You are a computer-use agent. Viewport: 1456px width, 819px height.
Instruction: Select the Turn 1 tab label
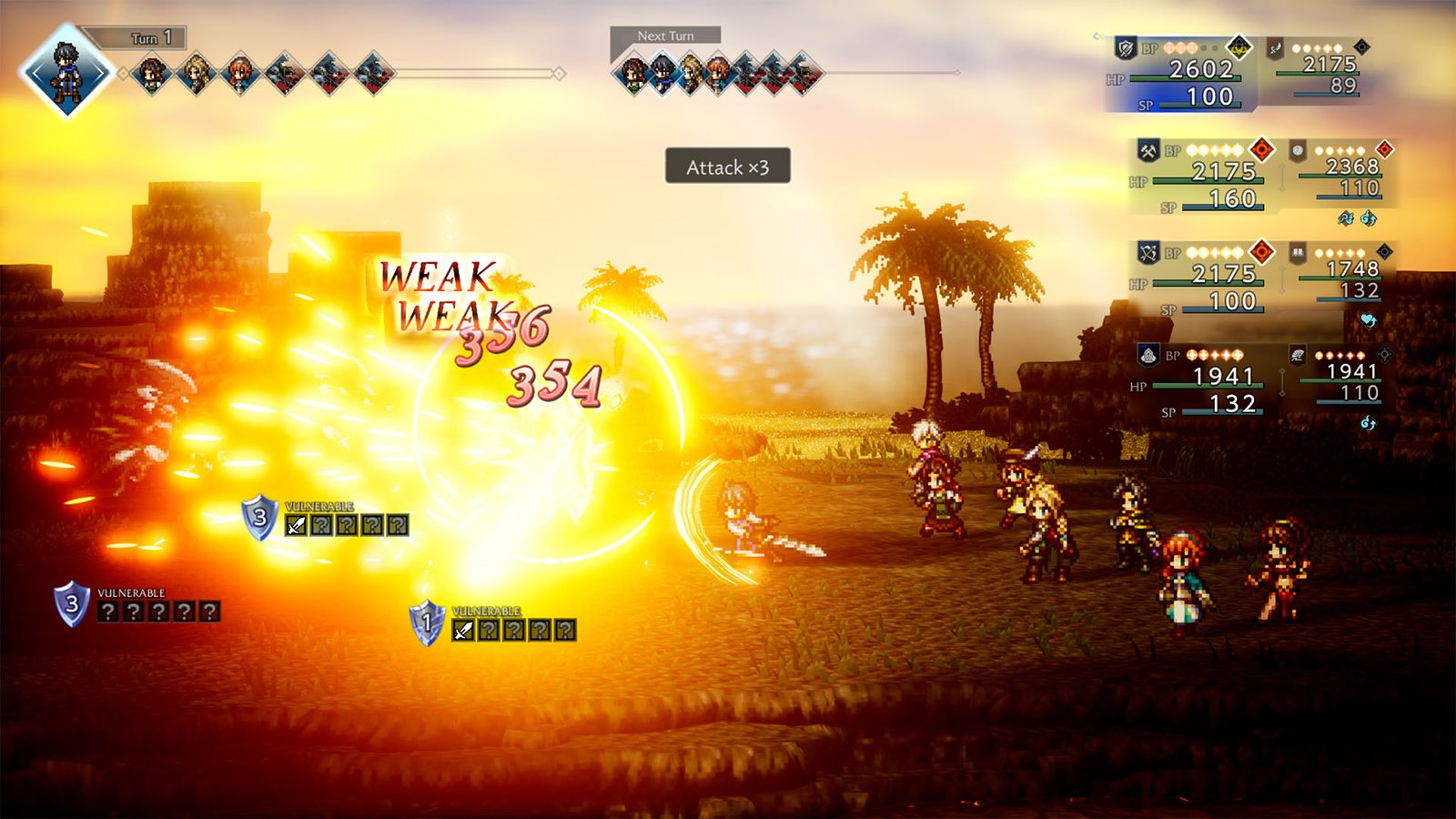(x=150, y=38)
